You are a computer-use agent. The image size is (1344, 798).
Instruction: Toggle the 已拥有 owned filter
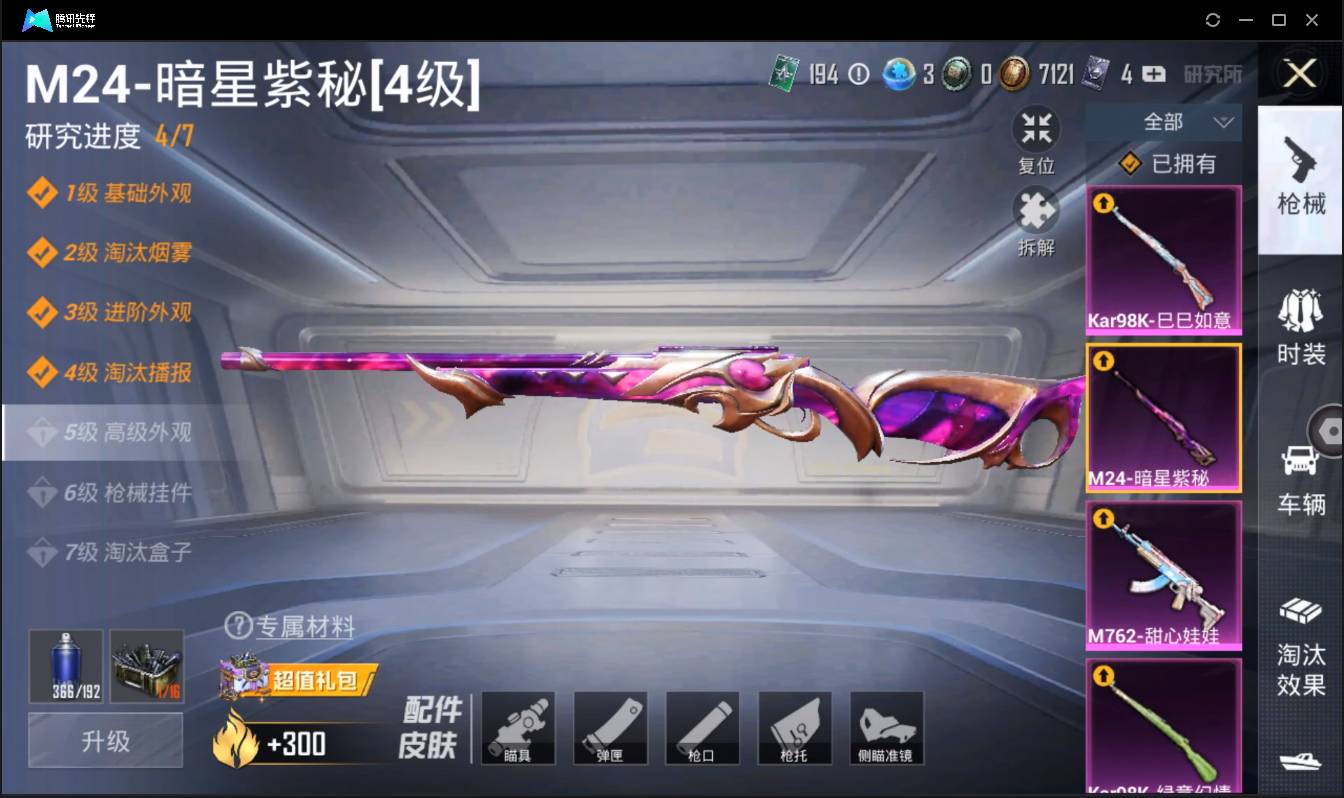click(x=1163, y=164)
